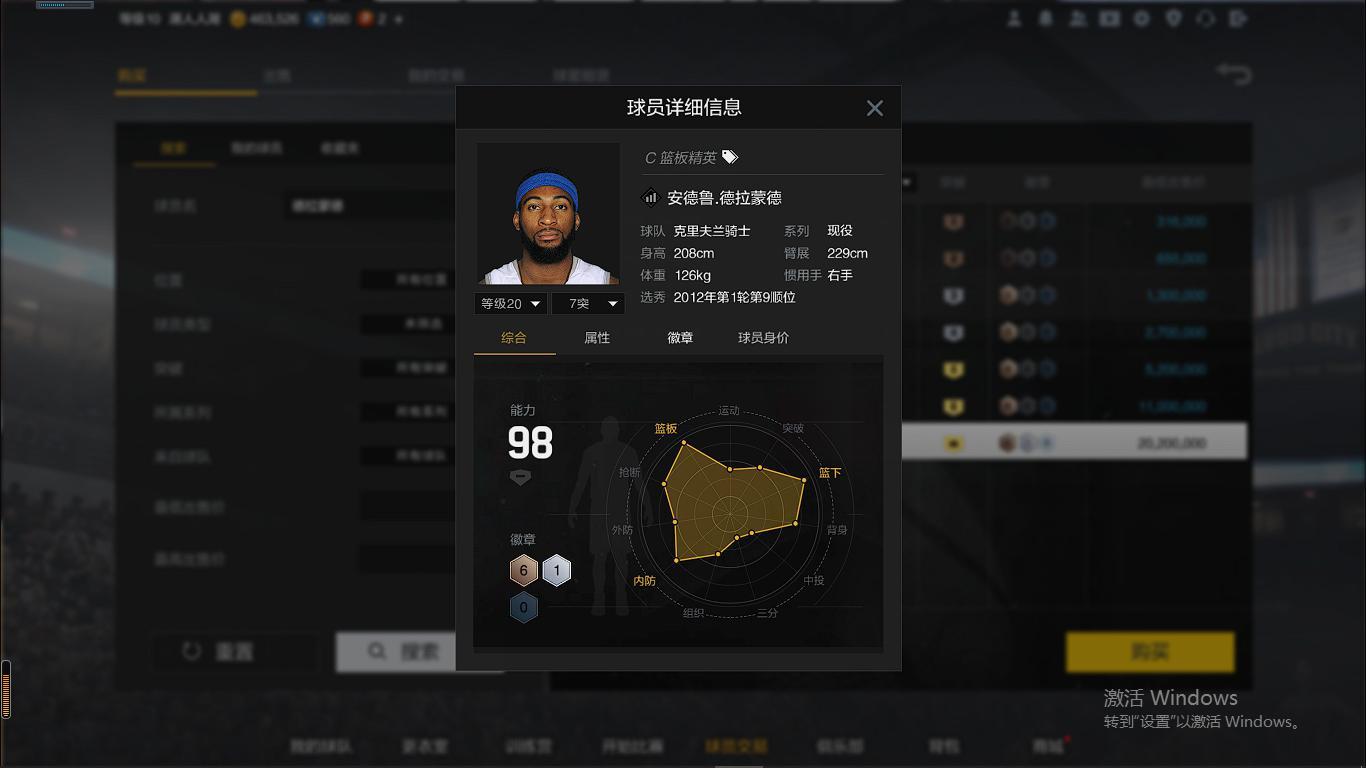
Task: Click the video/replay icon in the top bar
Action: coord(1111,18)
